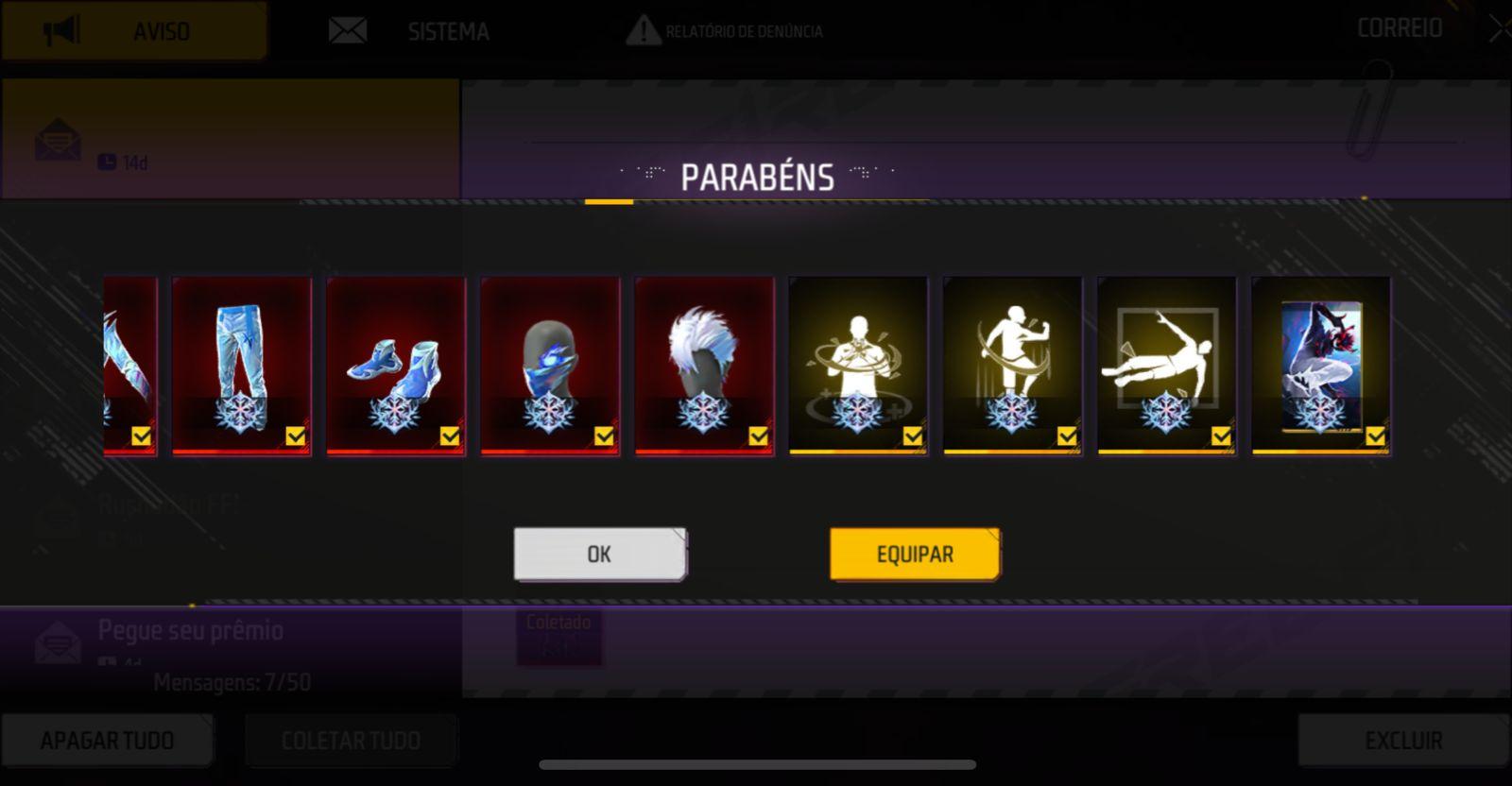Screen dimensions: 1512x786
Task: Select the icy blue pants reward
Action: point(242,366)
